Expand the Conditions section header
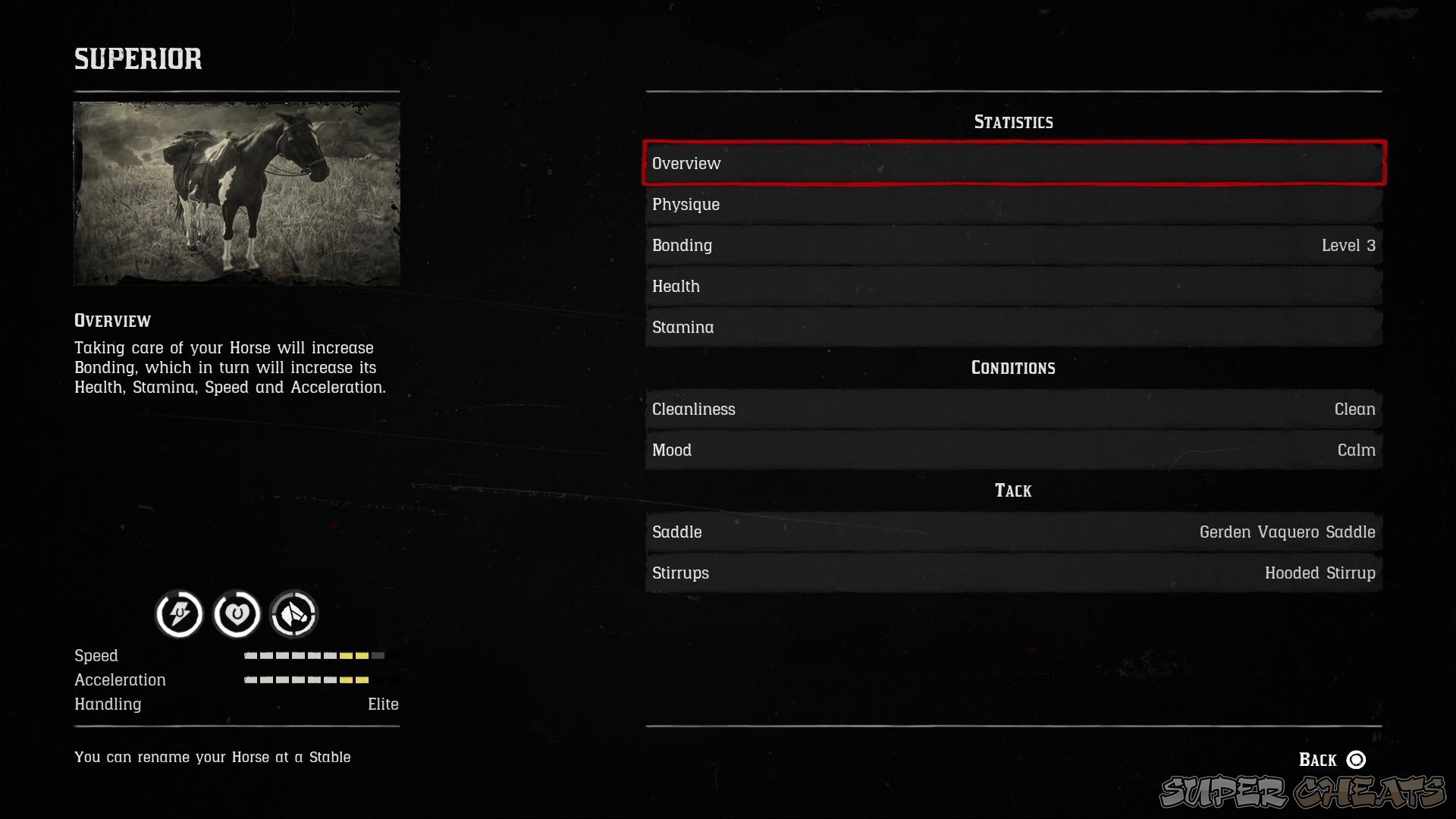This screenshot has height=819, width=1456. (1014, 368)
